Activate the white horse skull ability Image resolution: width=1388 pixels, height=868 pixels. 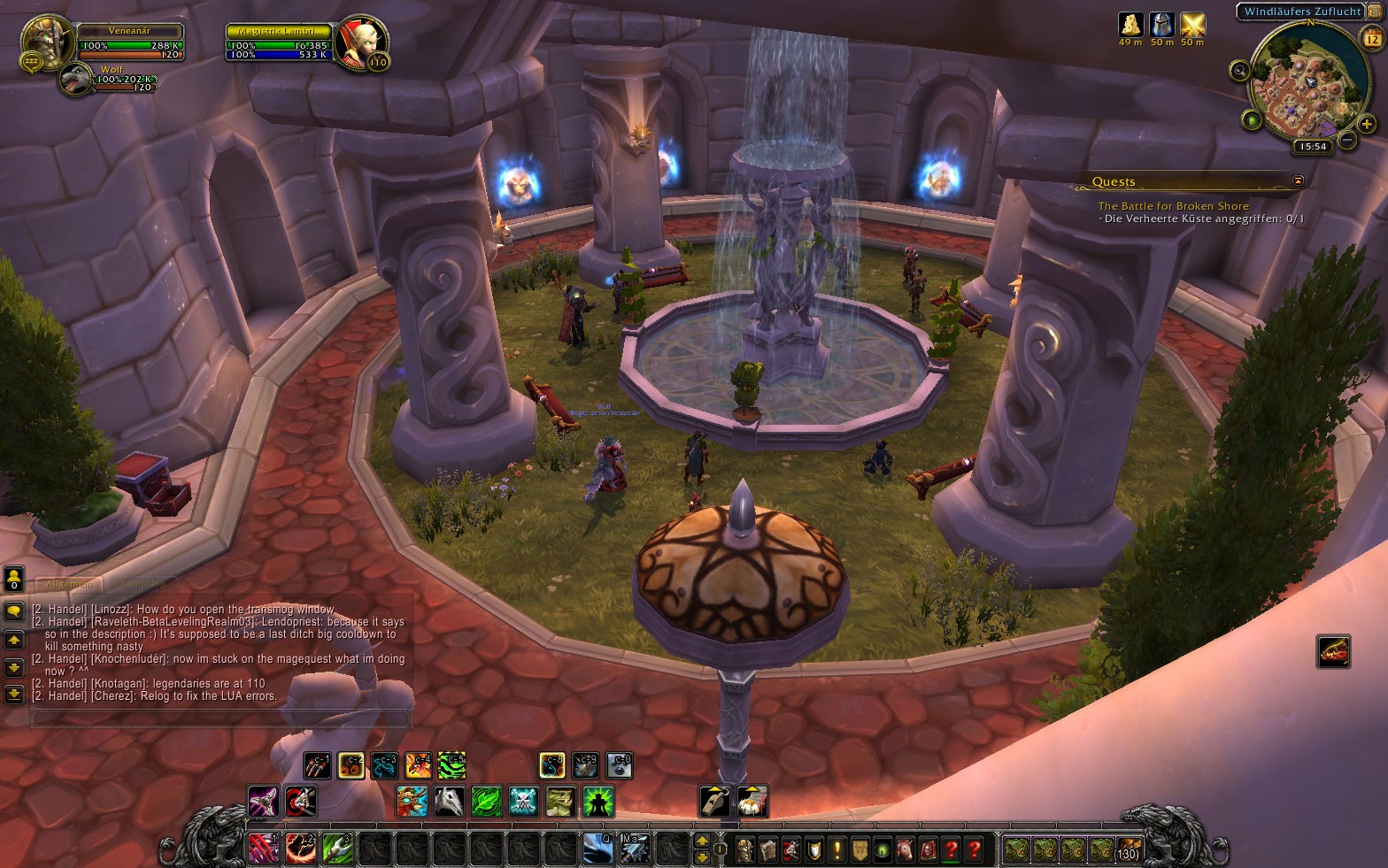point(449,802)
